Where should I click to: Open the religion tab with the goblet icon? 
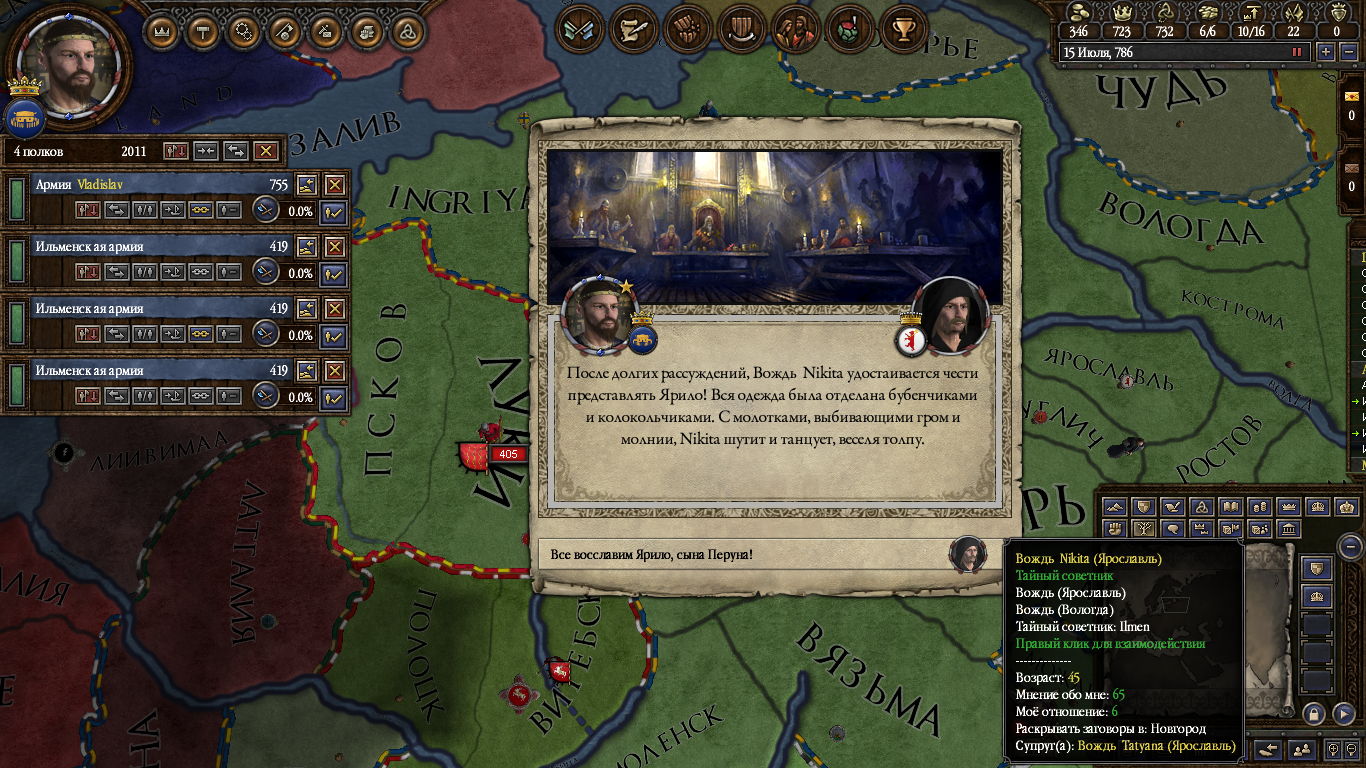click(x=848, y=29)
